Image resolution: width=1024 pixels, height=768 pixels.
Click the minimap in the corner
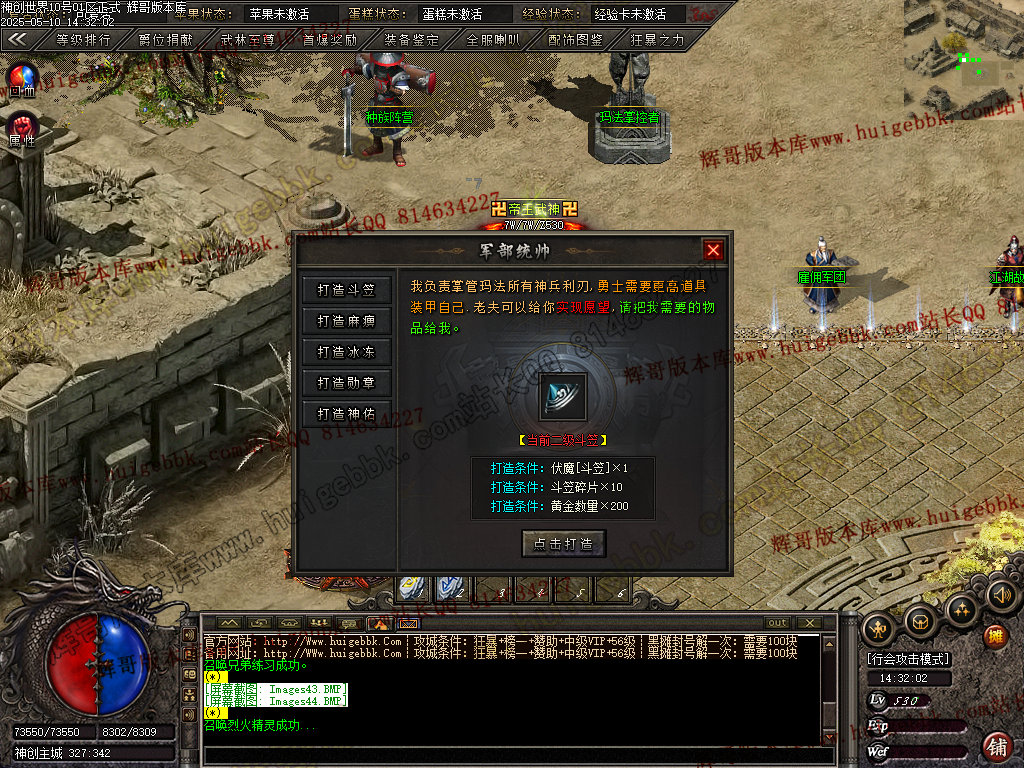(x=963, y=58)
